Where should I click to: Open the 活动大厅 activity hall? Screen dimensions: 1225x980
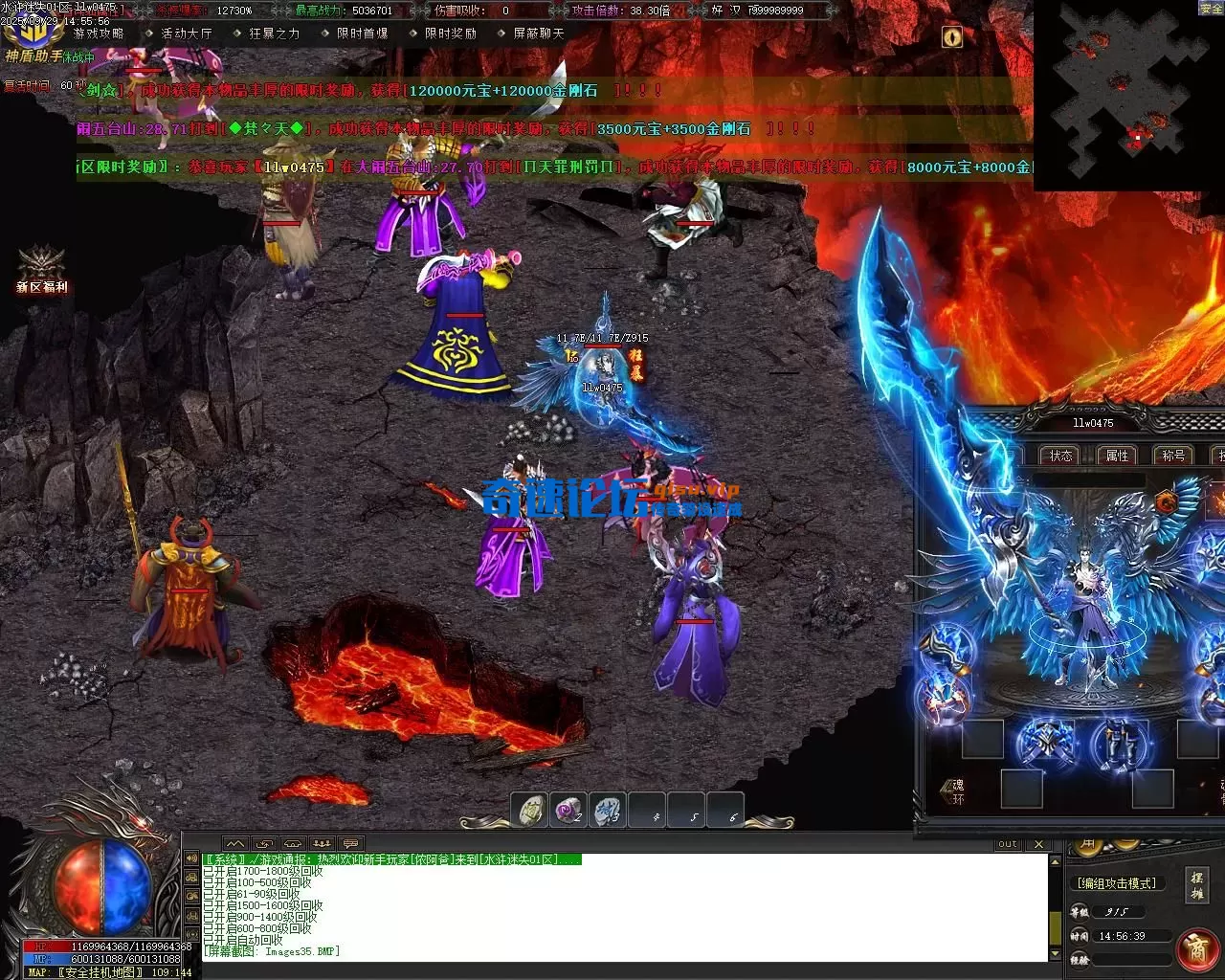(x=186, y=33)
